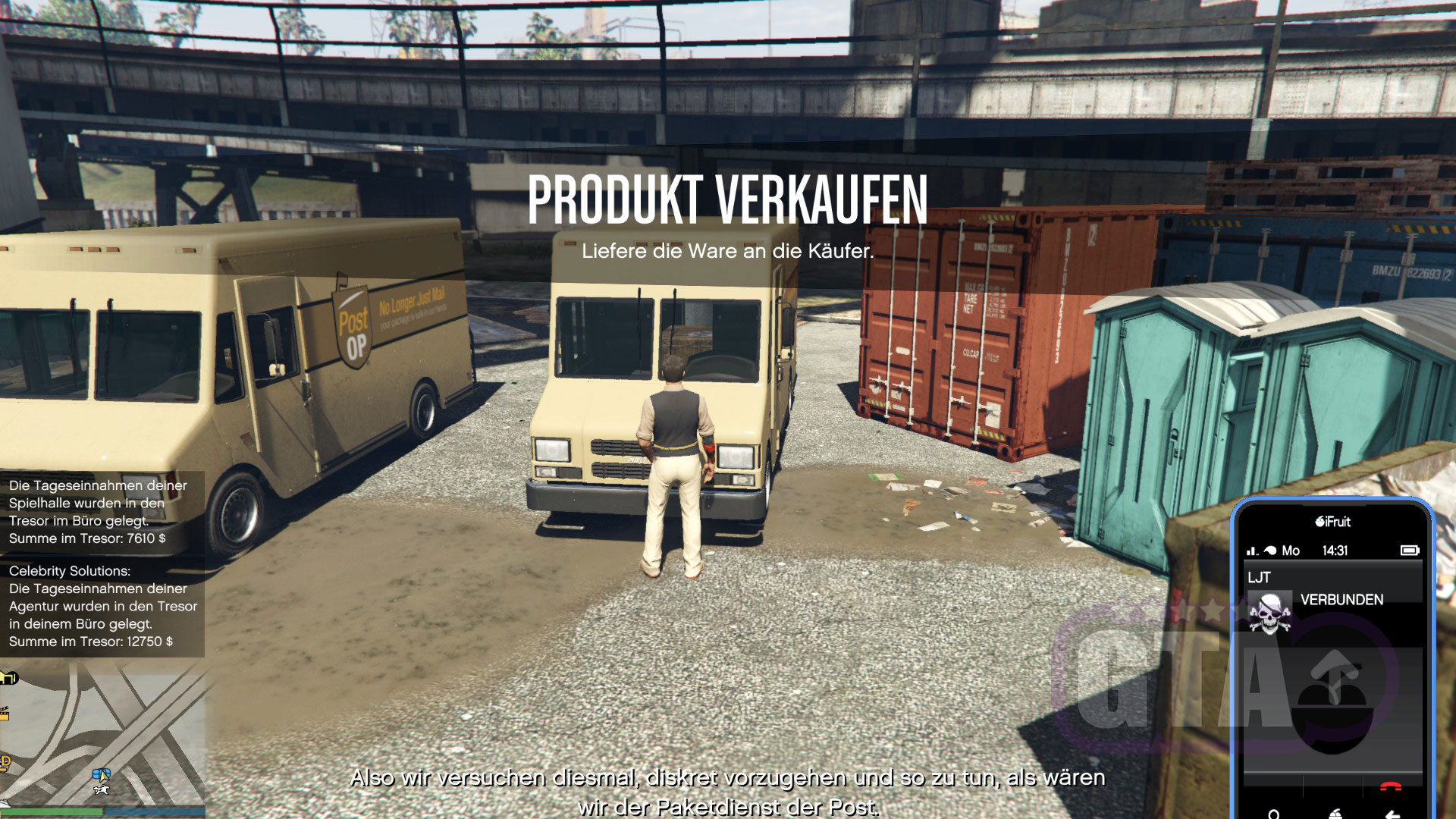The image size is (1456, 819).
Task: Tap the phone's search magnifier icon
Action: [x=1274, y=814]
